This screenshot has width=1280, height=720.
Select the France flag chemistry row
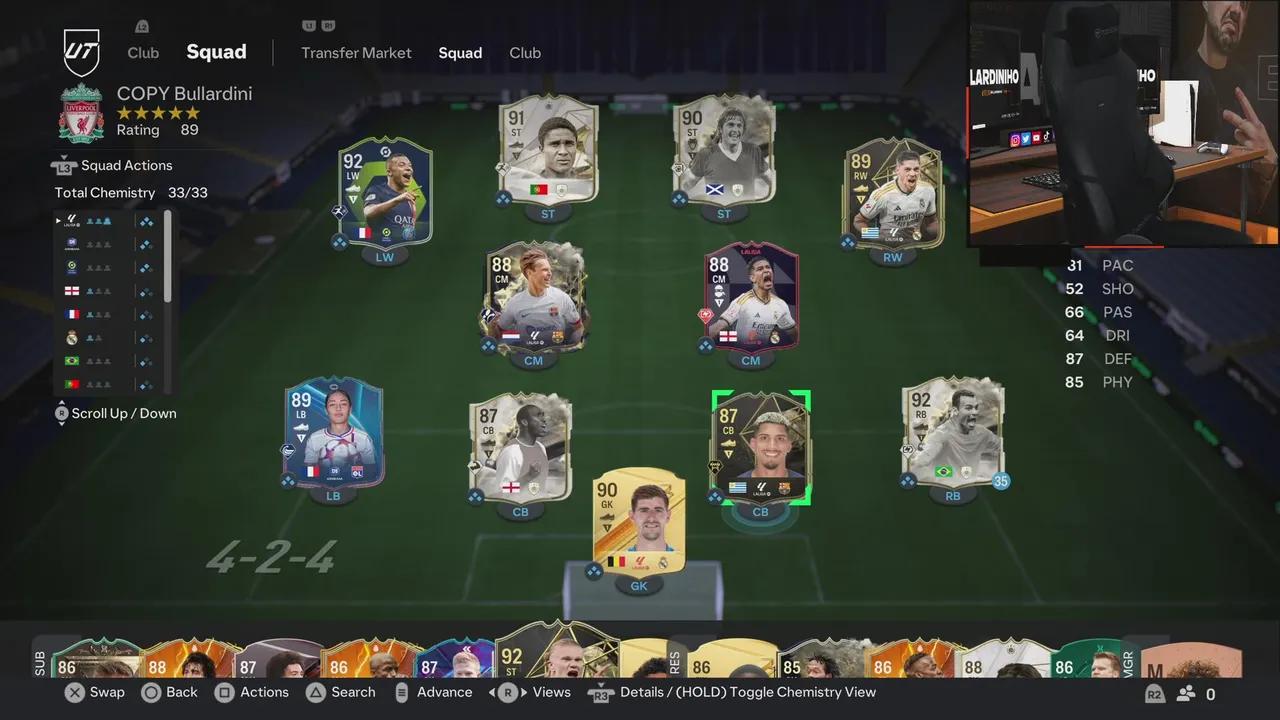(x=72, y=314)
